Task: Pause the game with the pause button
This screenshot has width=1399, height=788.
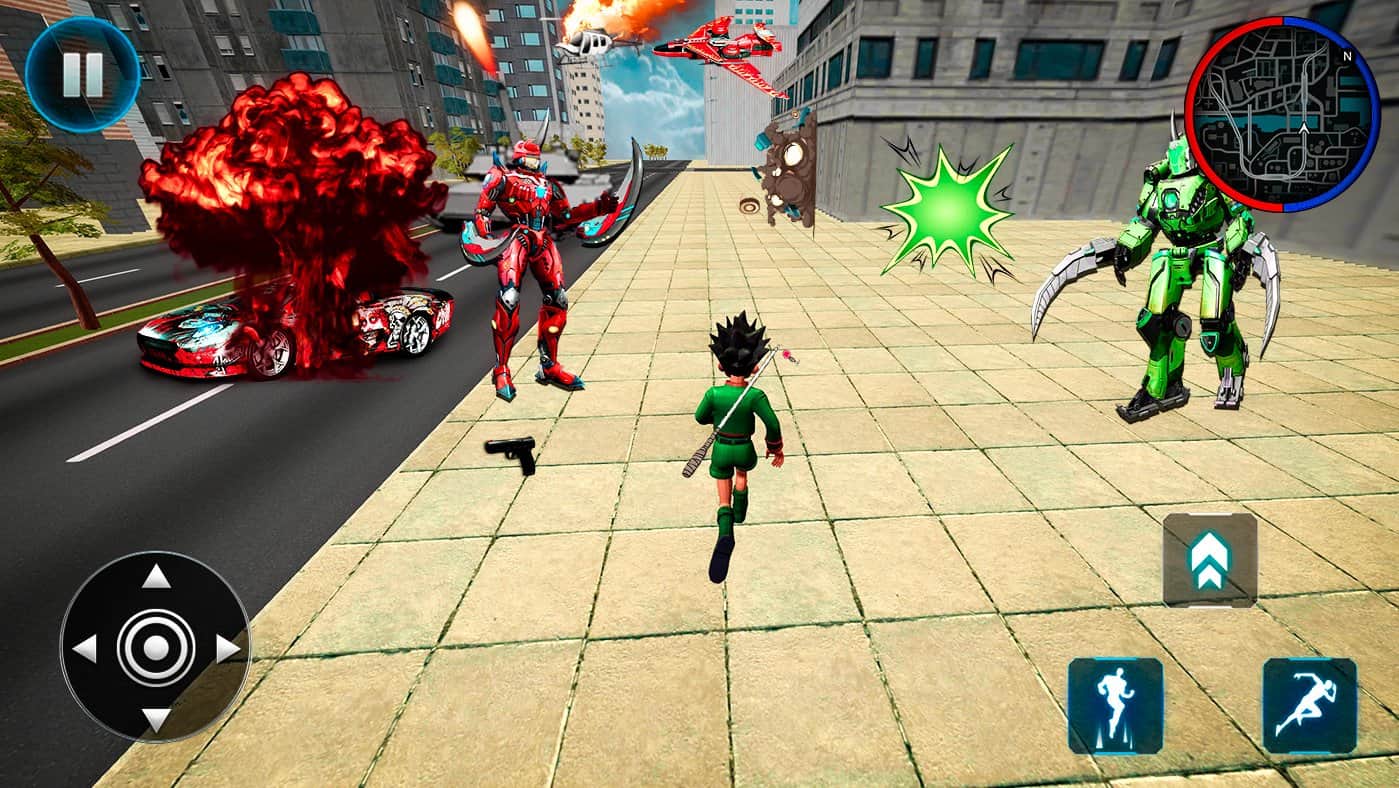Action: point(82,74)
